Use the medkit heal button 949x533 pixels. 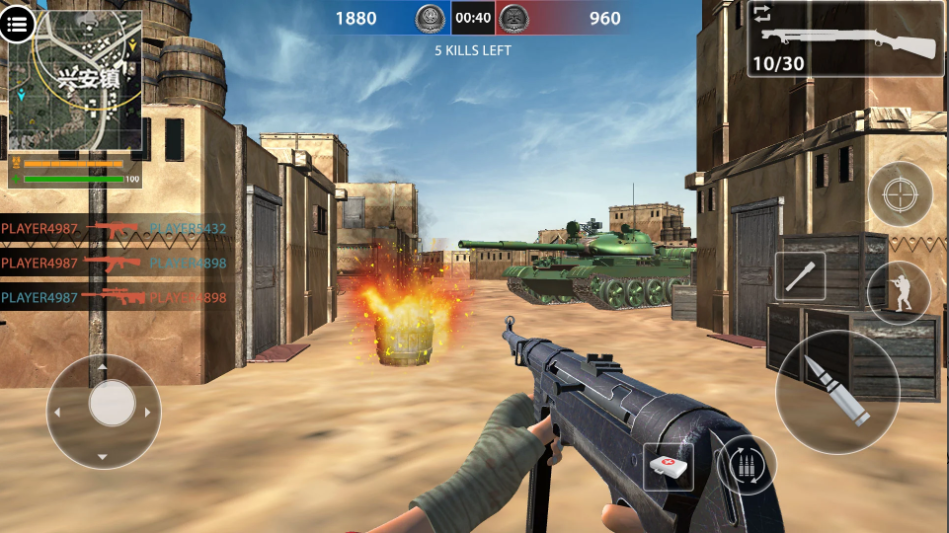[x=668, y=467]
